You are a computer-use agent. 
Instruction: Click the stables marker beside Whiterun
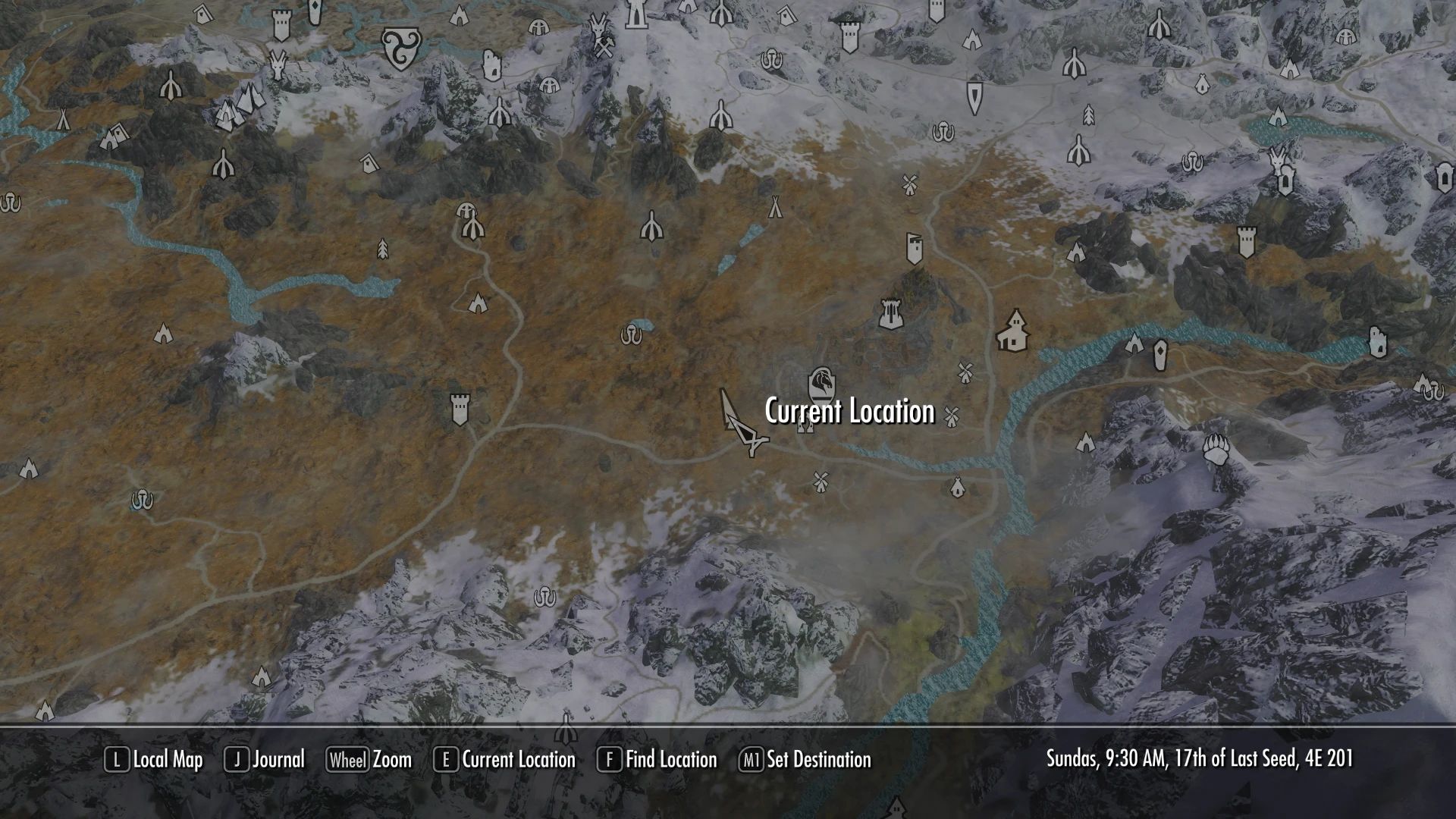(805, 427)
